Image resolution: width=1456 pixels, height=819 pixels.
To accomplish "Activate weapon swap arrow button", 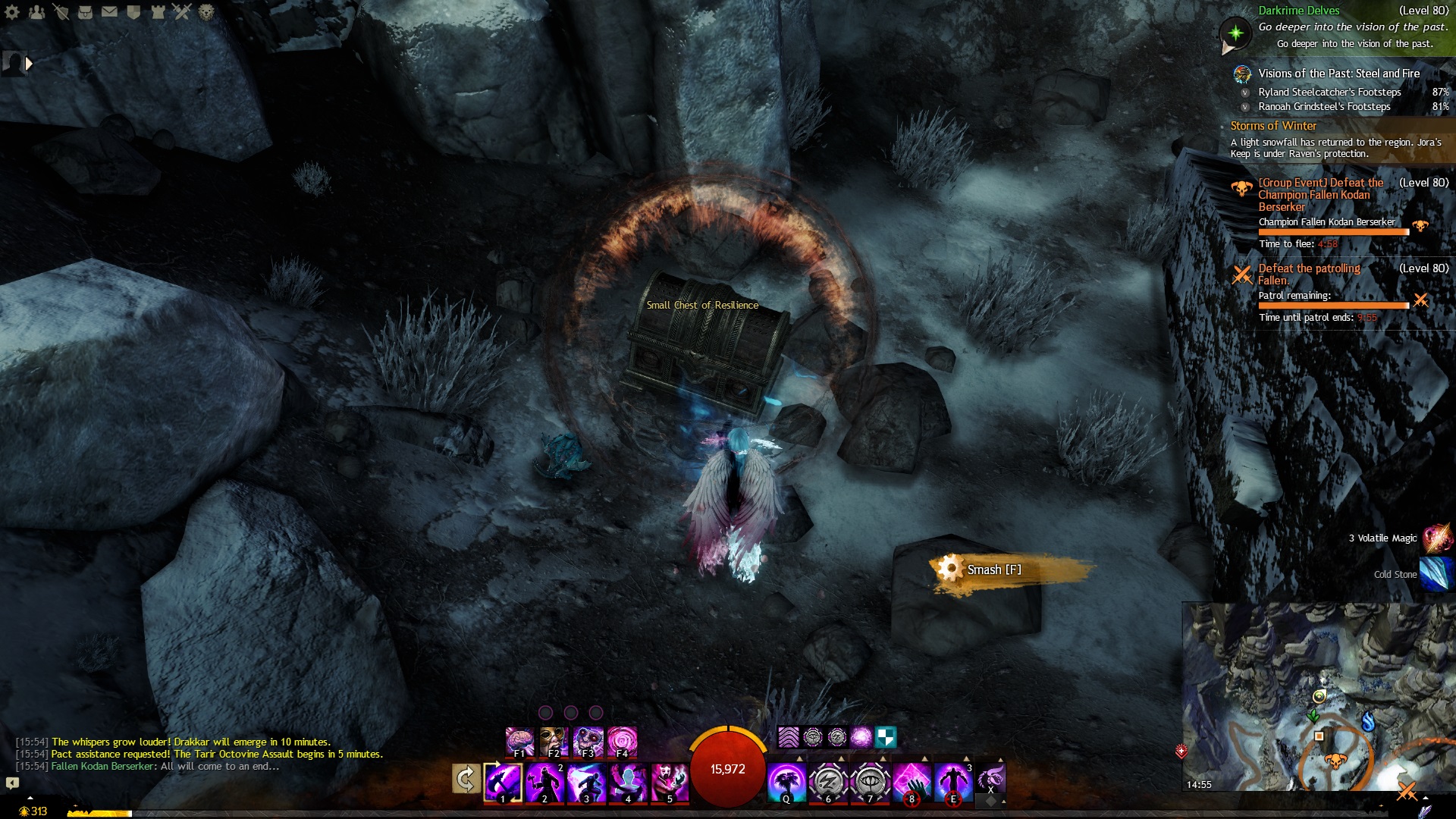I will tap(466, 779).
